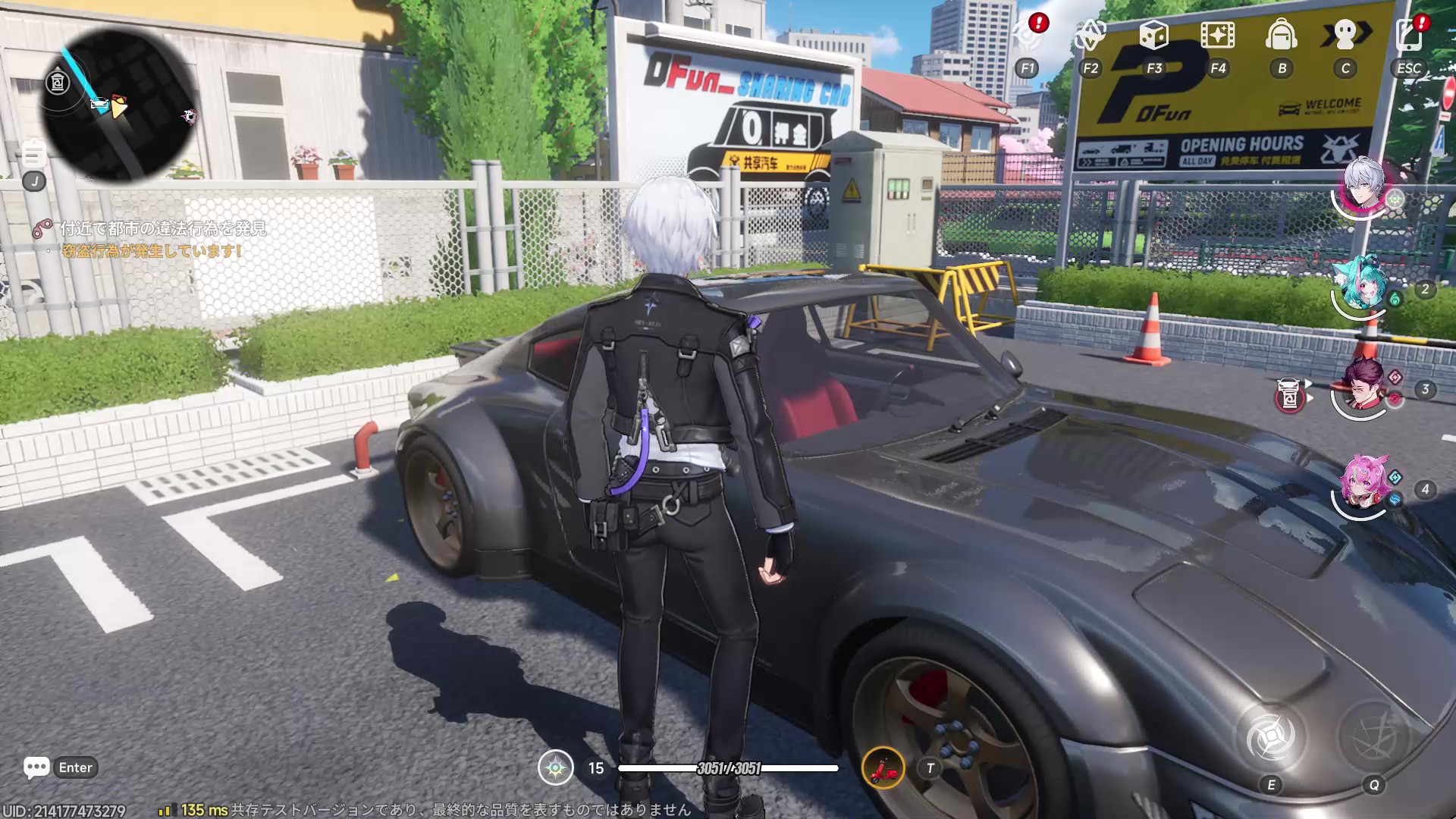Summon the red scooter vehicle
This screenshot has height=819, width=1456.
(x=883, y=768)
